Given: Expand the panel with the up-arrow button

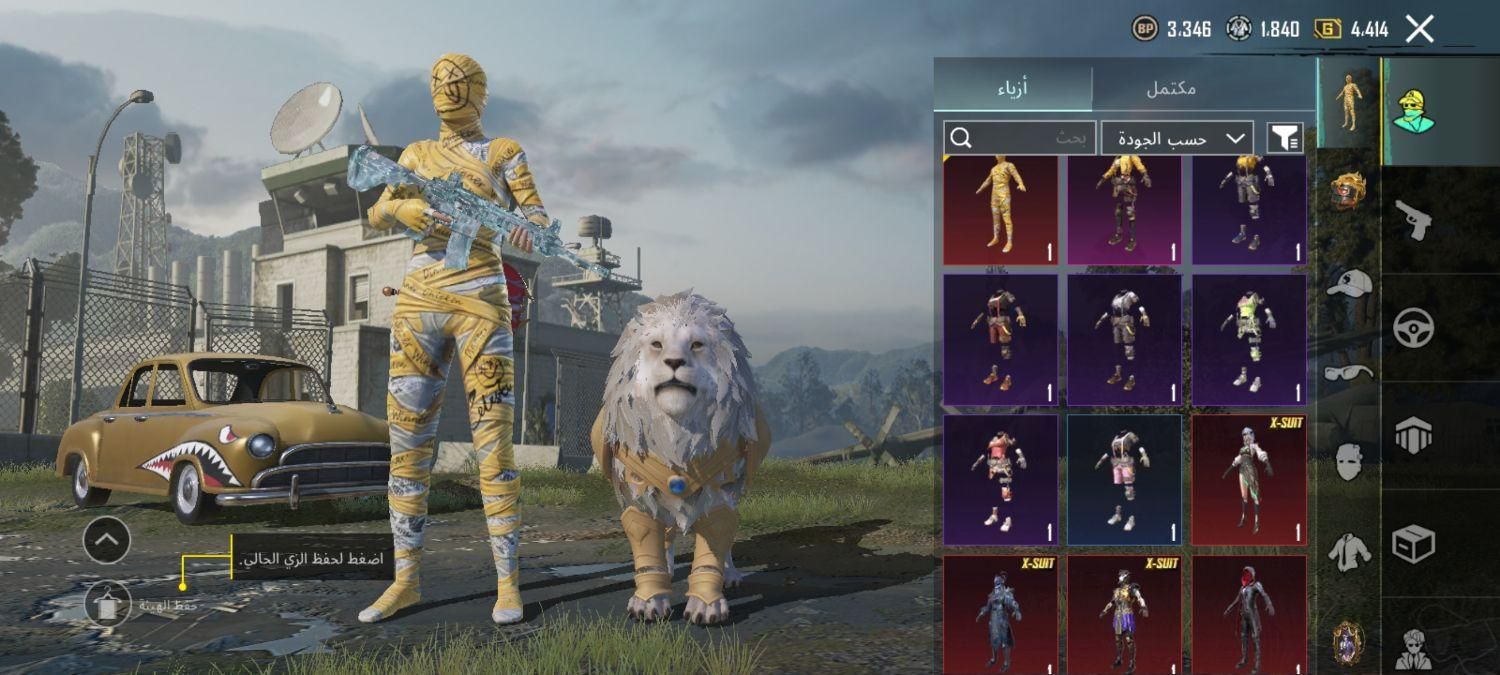Looking at the screenshot, I should click(107, 541).
